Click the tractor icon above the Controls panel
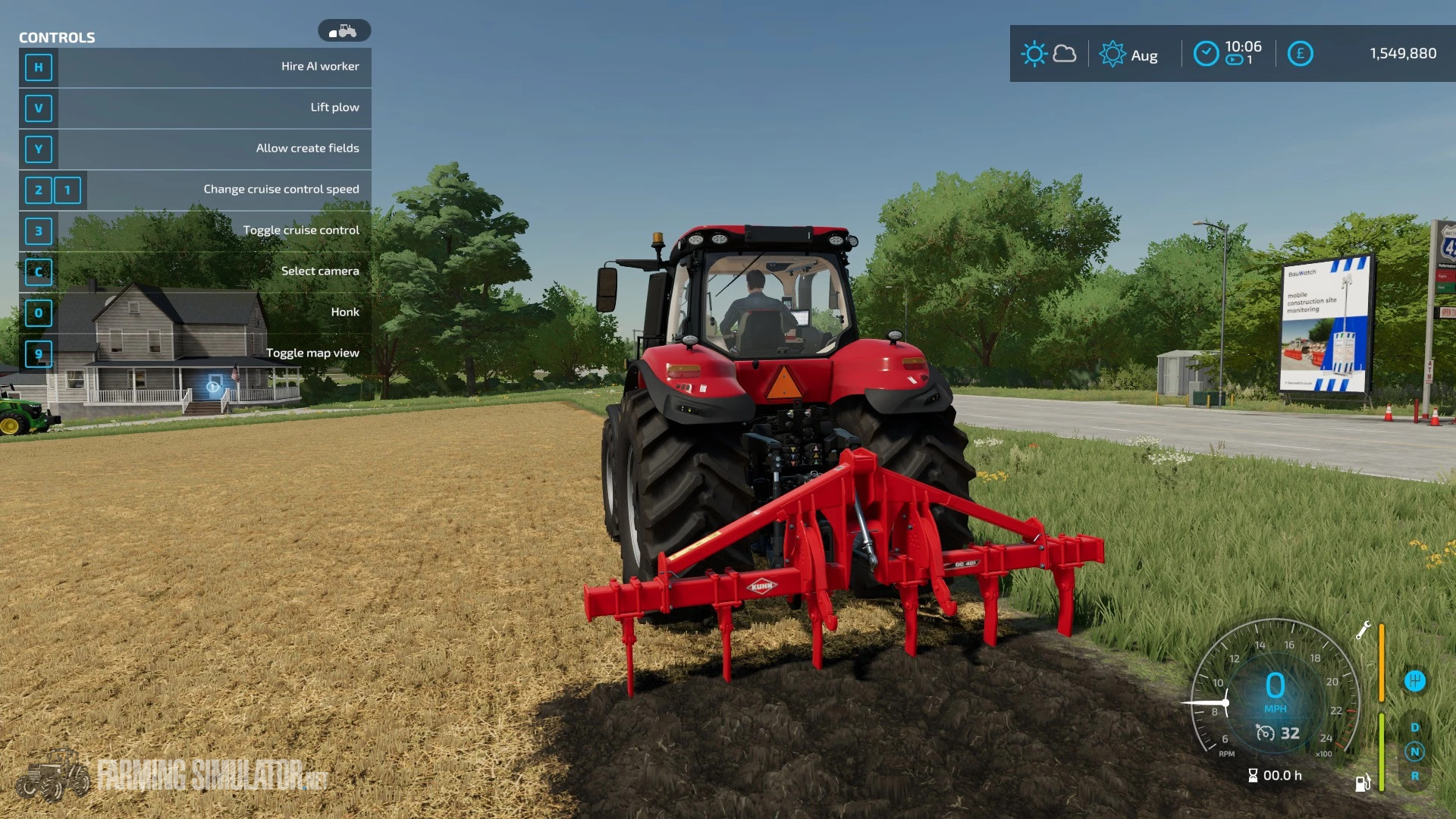The height and width of the screenshot is (819, 1456). coord(346,30)
